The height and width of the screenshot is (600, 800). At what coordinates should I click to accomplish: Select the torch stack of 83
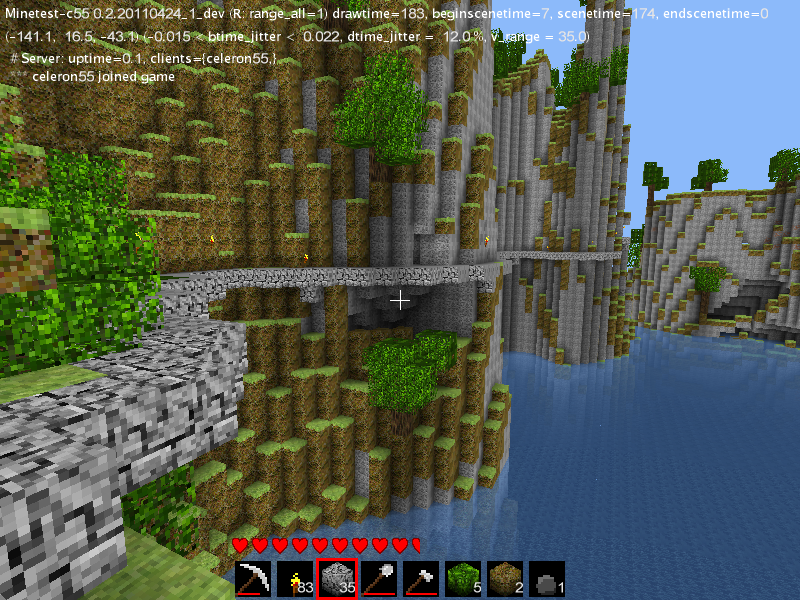point(296,579)
